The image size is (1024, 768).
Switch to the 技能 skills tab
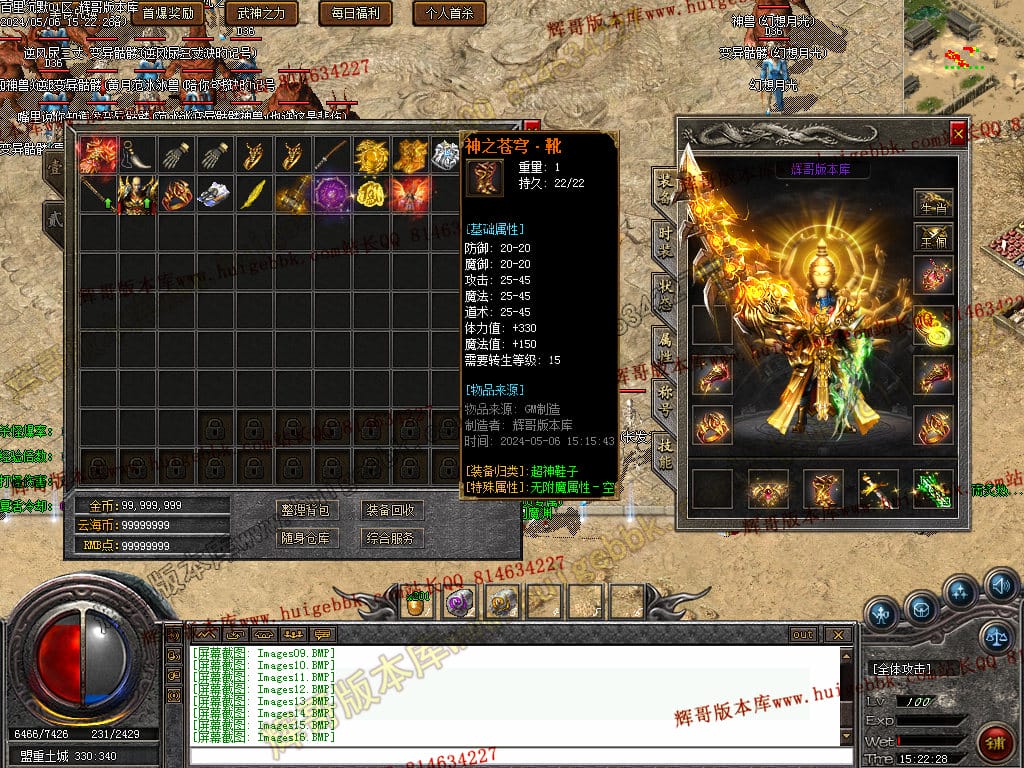point(664,450)
